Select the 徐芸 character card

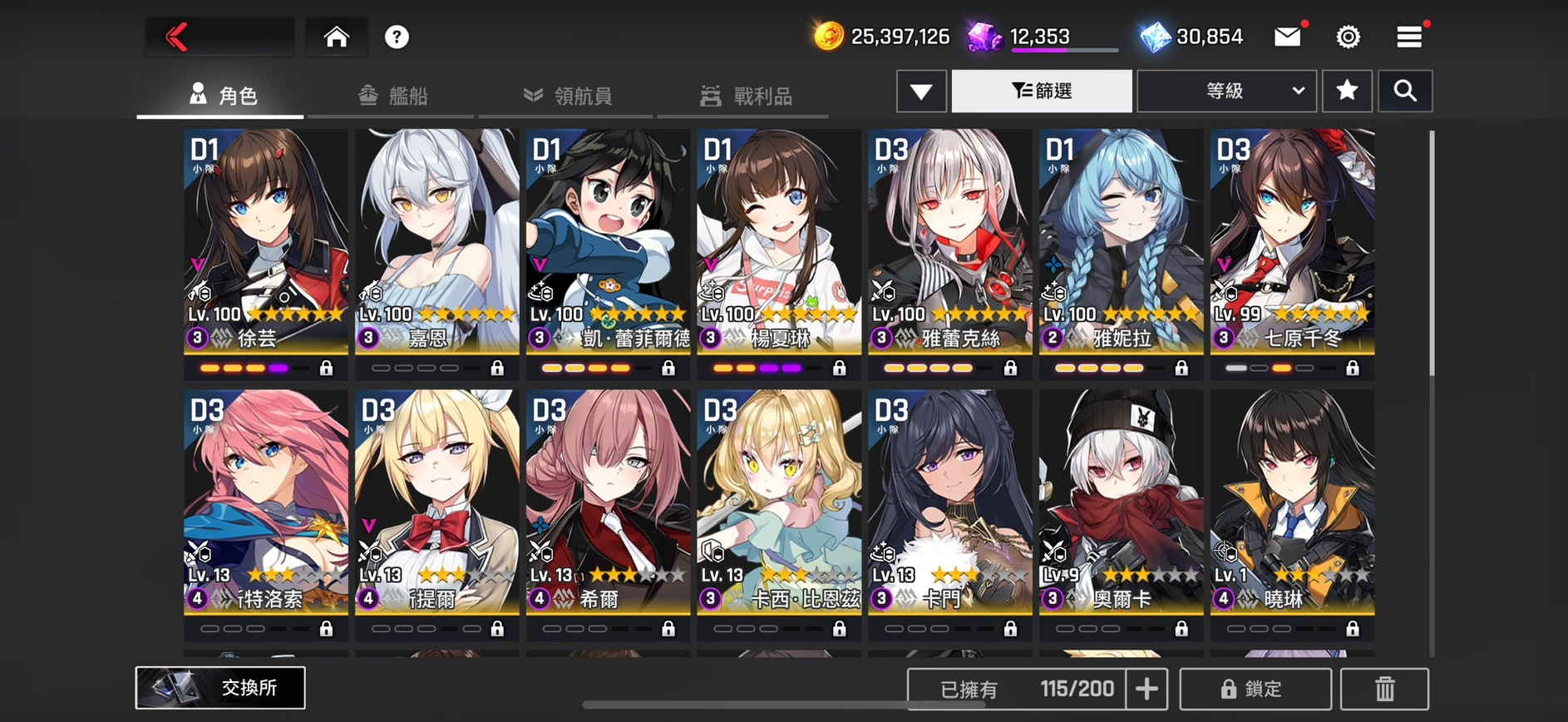click(x=266, y=241)
